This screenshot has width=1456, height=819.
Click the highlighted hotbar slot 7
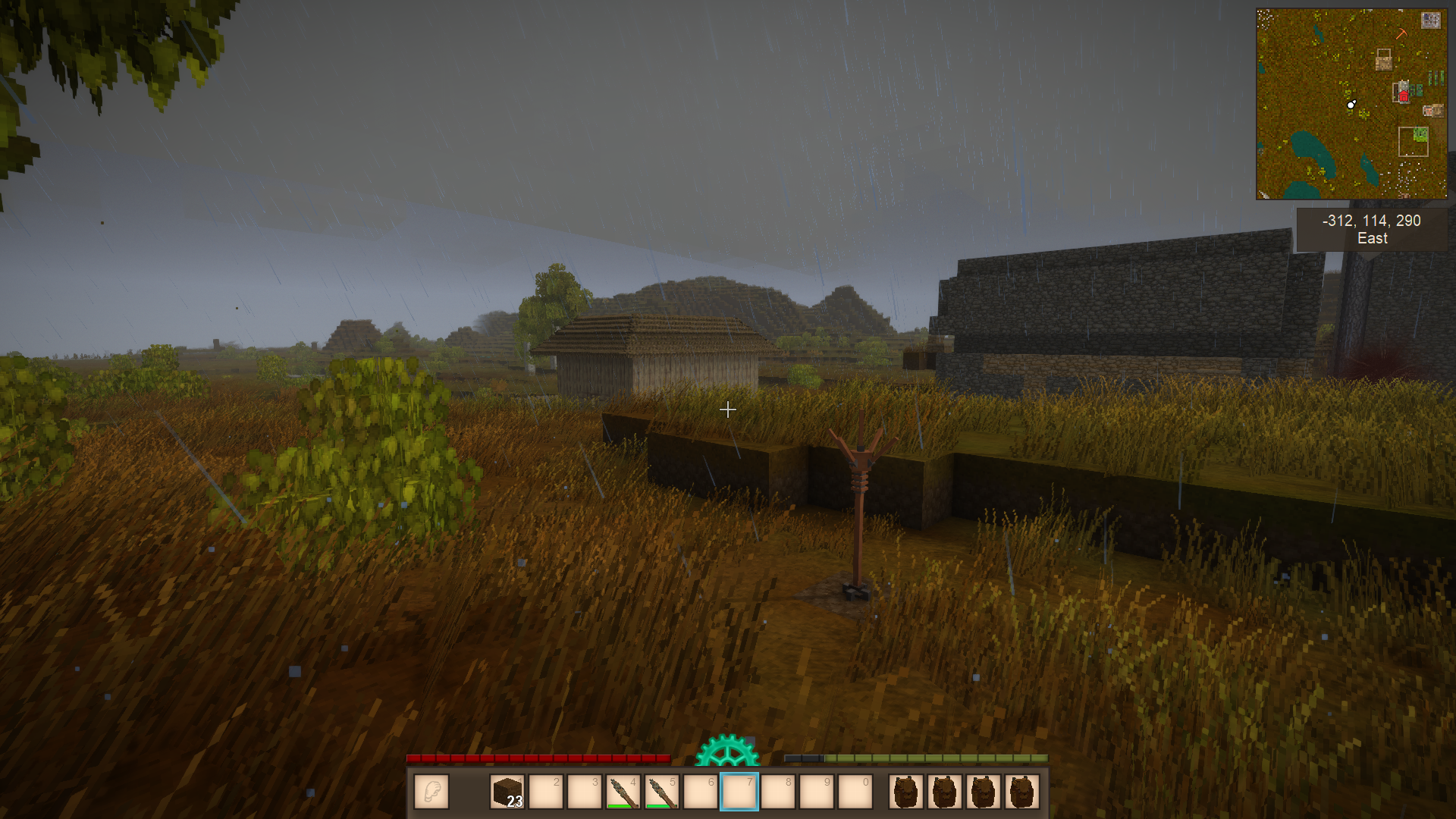(739, 792)
